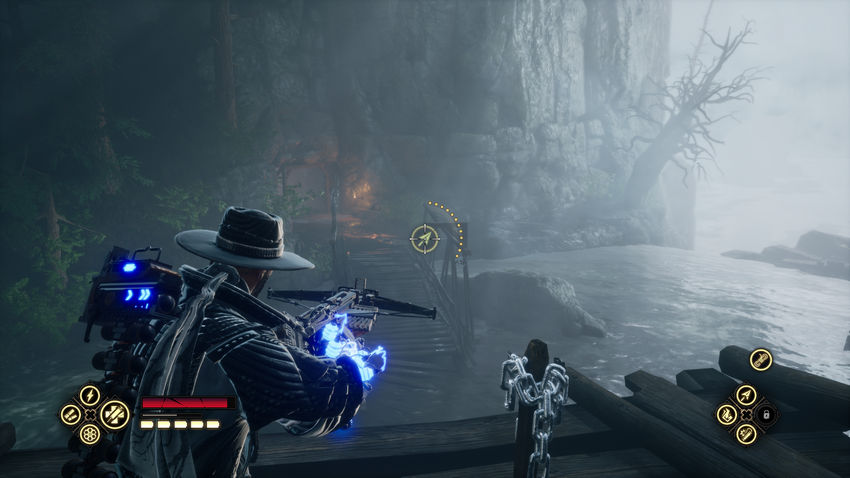Pick the crossbow bolt arrow ability
Viewport: 850px width, 478px height.
click(x=745, y=395)
